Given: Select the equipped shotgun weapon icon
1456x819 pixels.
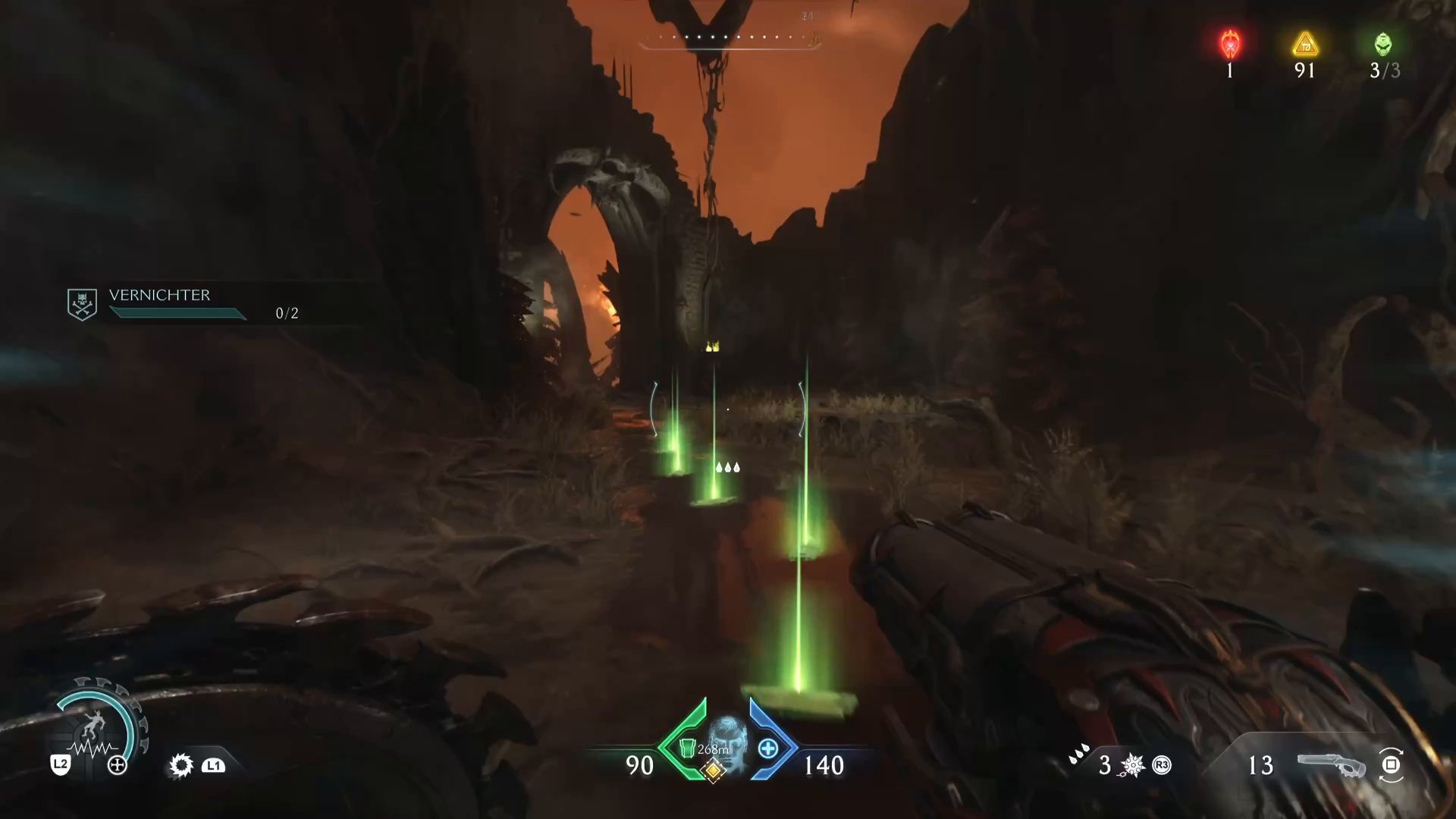Looking at the screenshot, I should (1331, 765).
